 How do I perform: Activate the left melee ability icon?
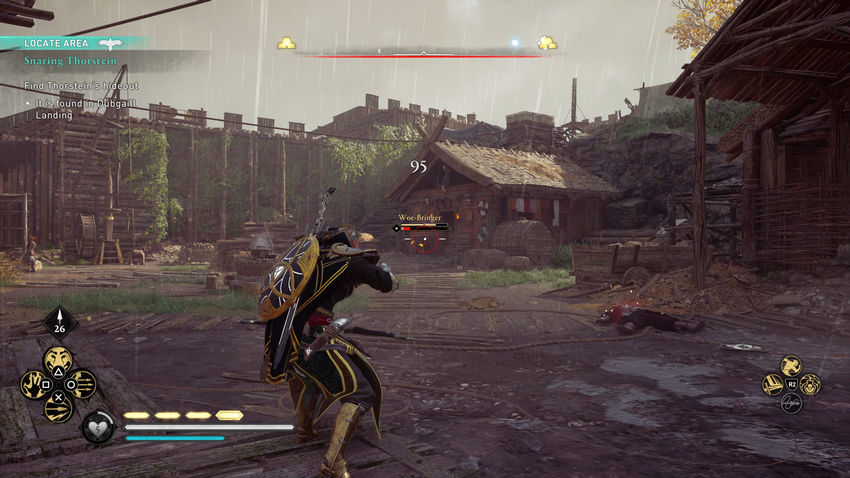[773, 384]
